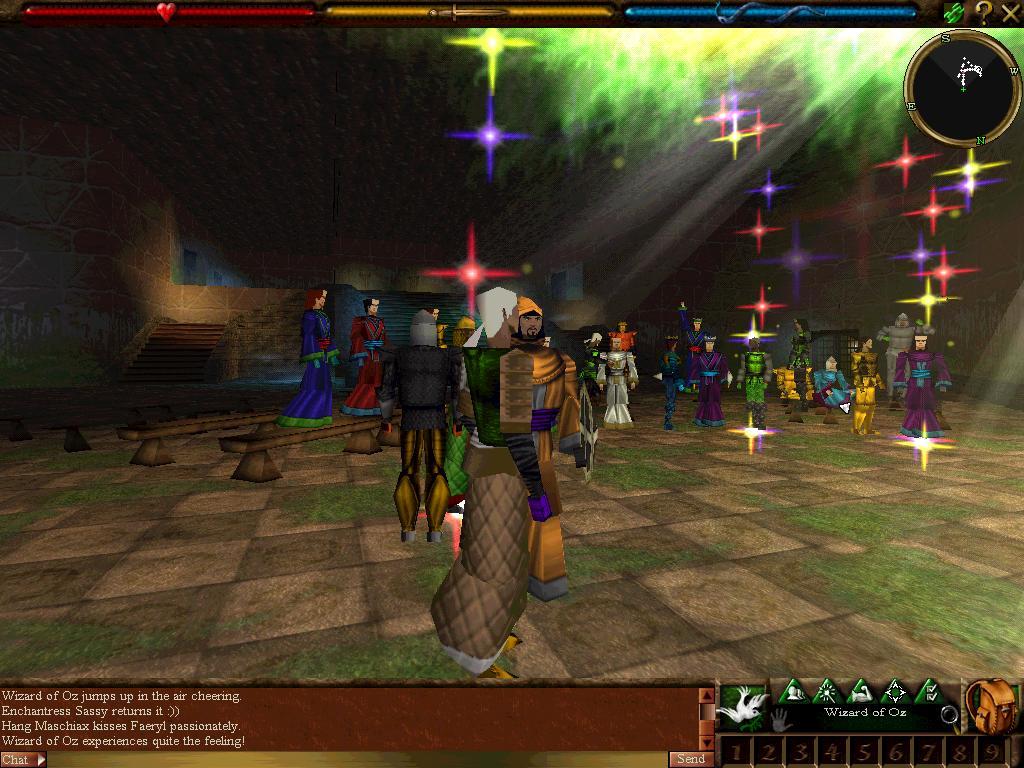The height and width of the screenshot is (768, 1024).
Task: Select quick slot number 5
Action: click(864, 752)
